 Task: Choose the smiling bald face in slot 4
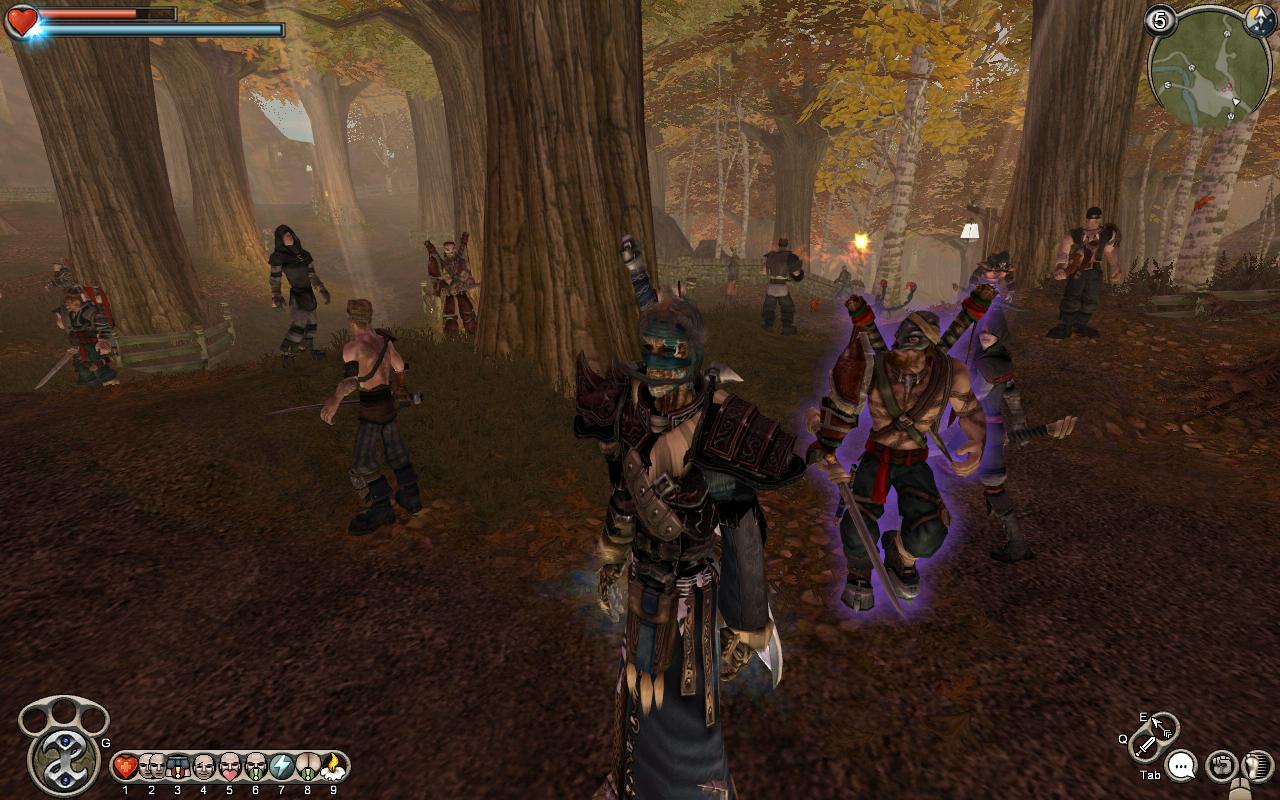pyautogui.click(x=203, y=767)
